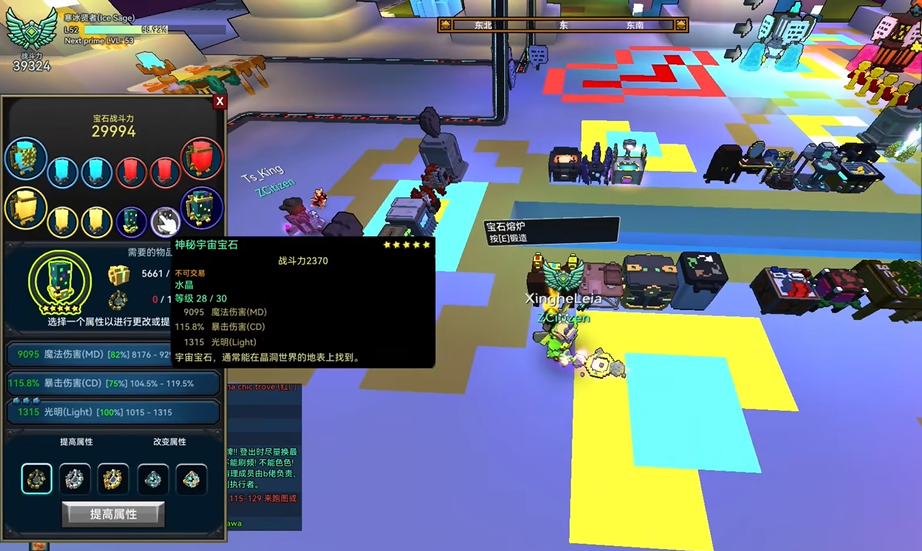The width and height of the screenshot is (922, 551).
Task: Select the highlighted gold ring augment icon
Action: pyautogui.click(x=36, y=479)
